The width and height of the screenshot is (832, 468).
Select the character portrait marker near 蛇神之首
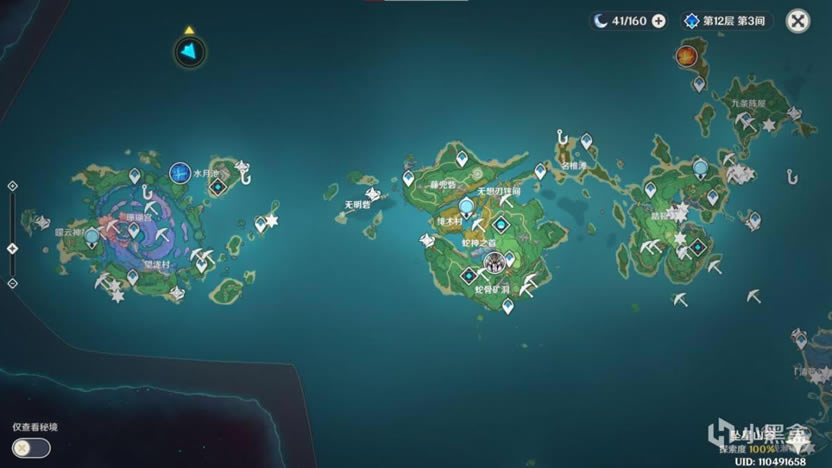pos(494,262)
